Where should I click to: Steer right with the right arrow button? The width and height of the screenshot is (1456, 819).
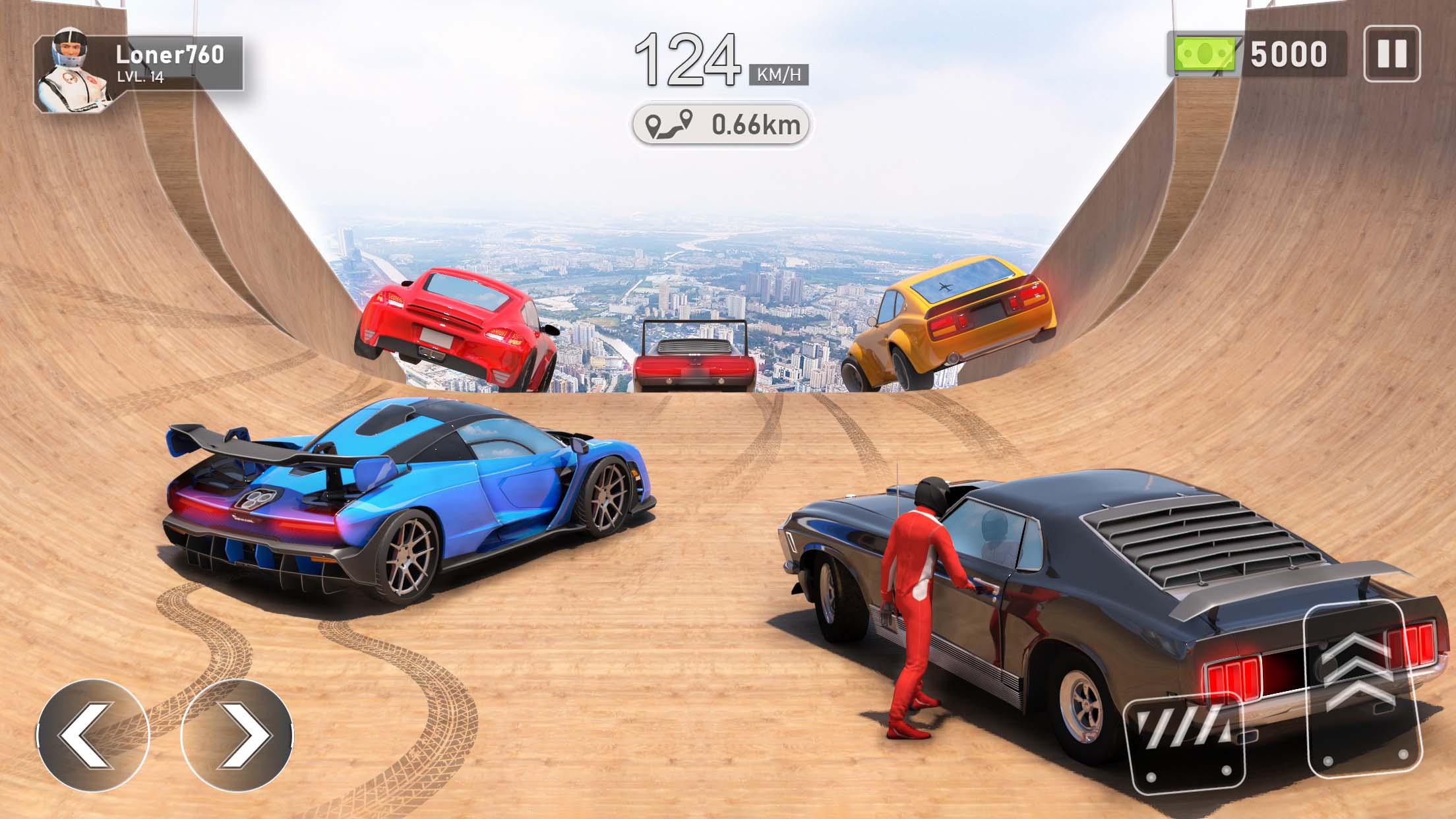237,735
